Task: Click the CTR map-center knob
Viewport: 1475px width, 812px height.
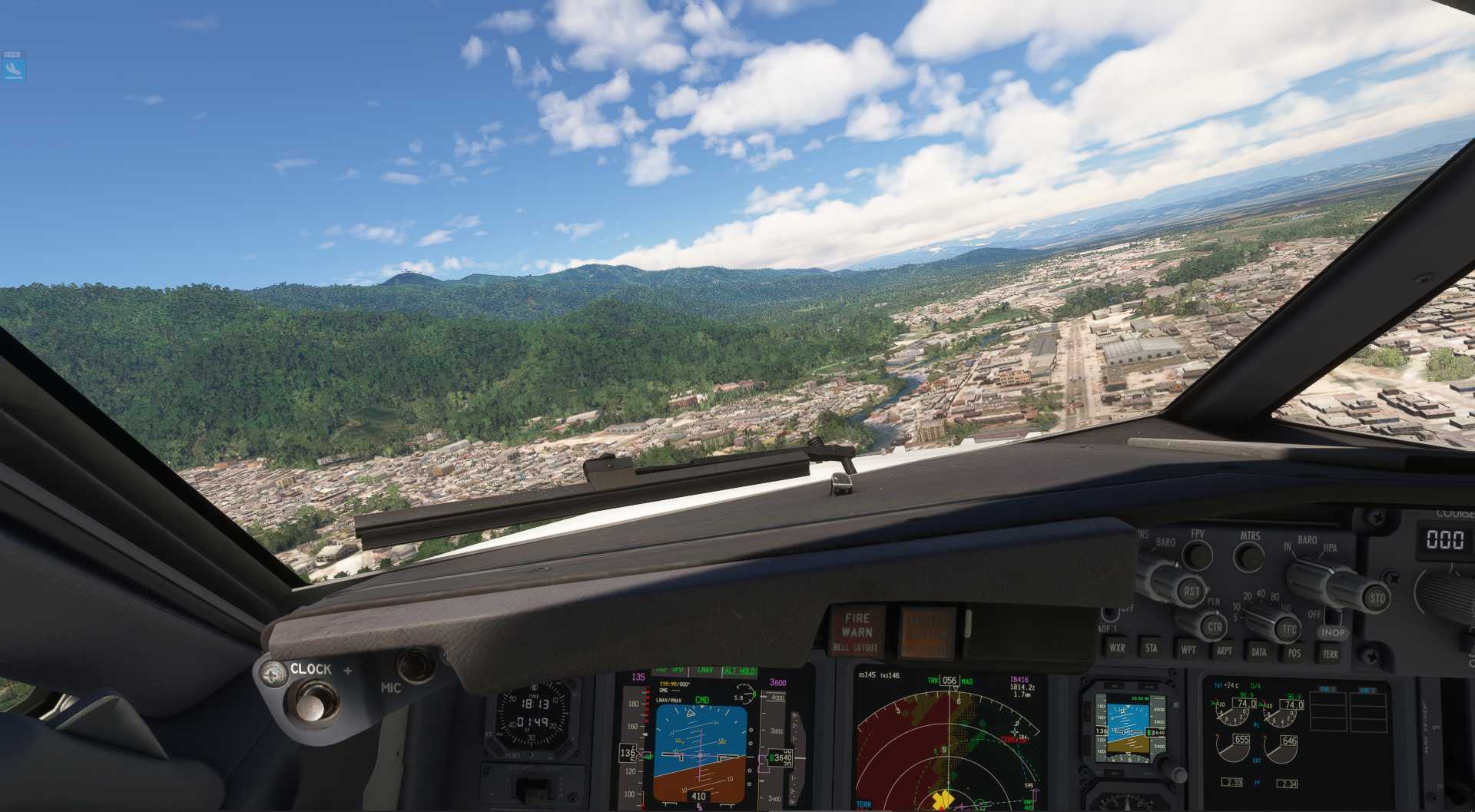Action: click(1215, 628)
